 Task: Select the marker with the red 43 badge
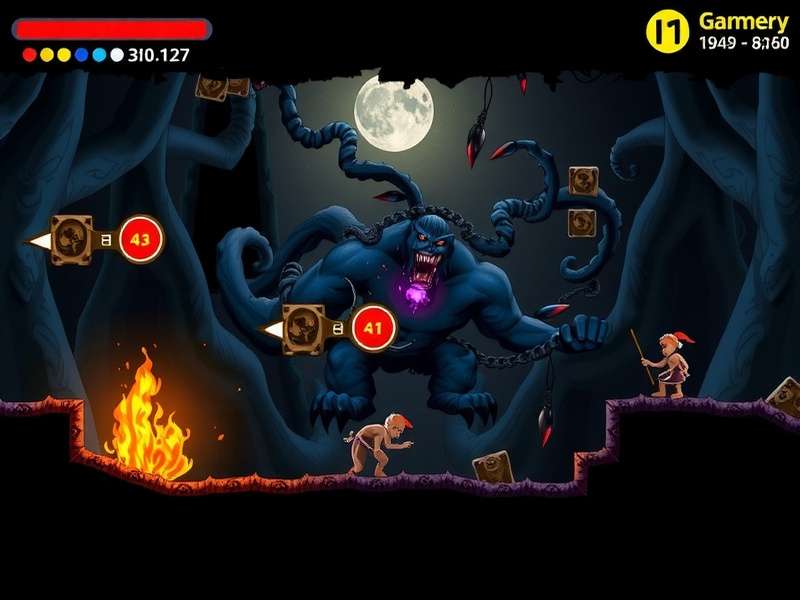140,239
